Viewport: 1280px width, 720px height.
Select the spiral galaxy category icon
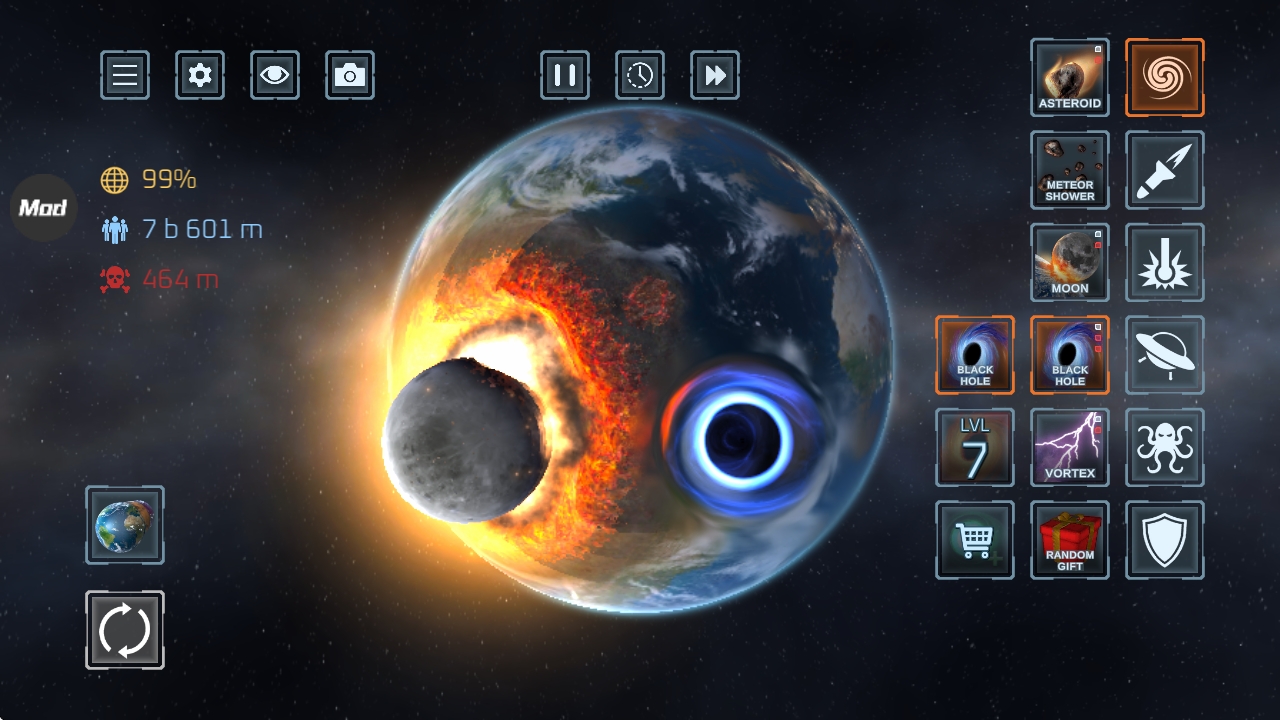1165,78
